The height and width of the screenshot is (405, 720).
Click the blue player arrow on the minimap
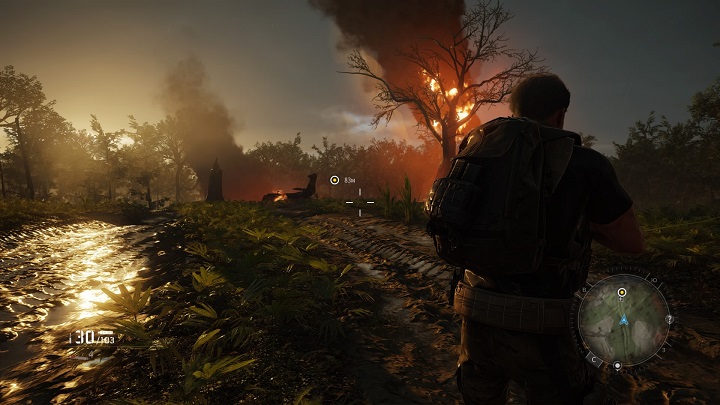tap(623, 321)
